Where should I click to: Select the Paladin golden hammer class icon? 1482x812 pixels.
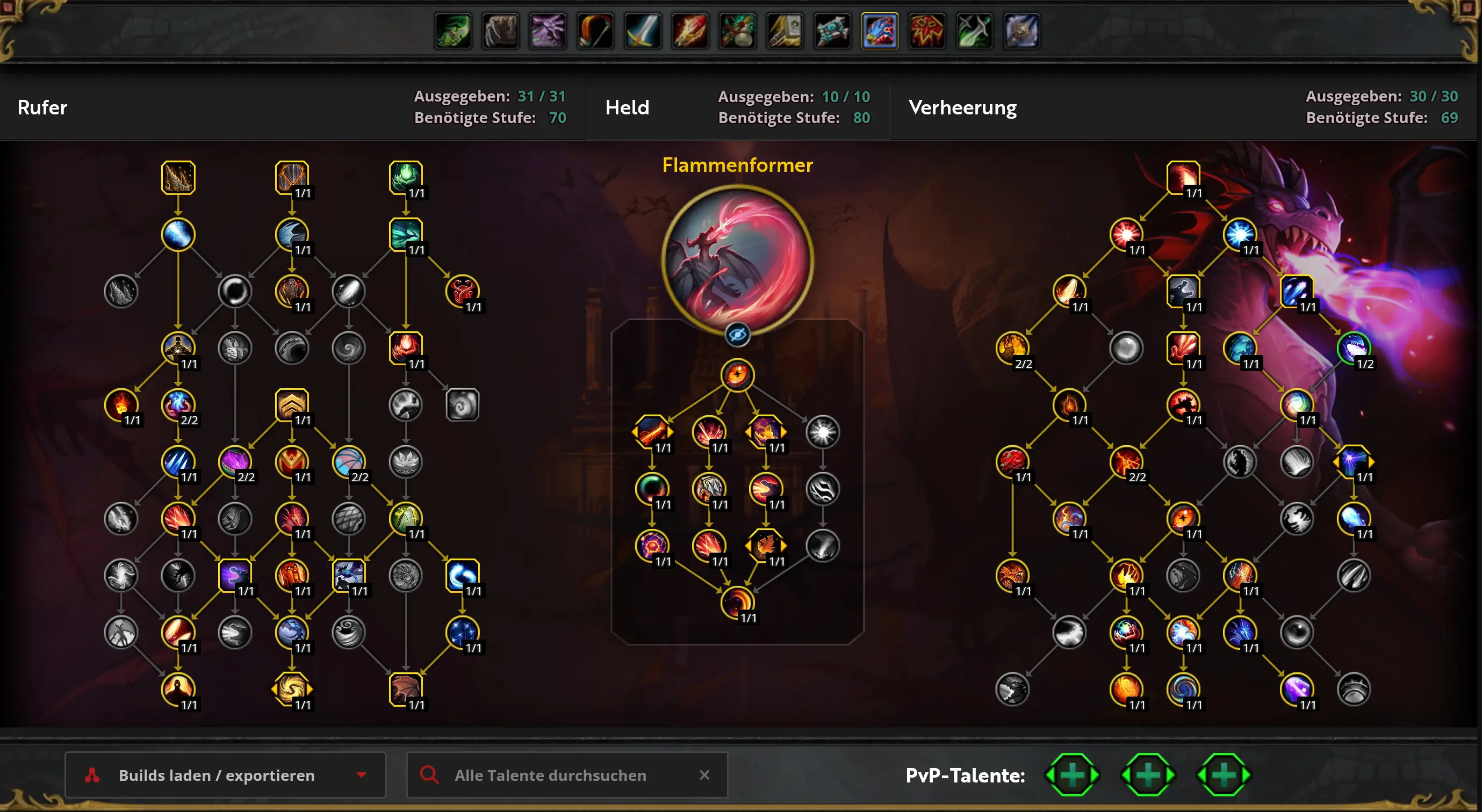pos(785,31)
